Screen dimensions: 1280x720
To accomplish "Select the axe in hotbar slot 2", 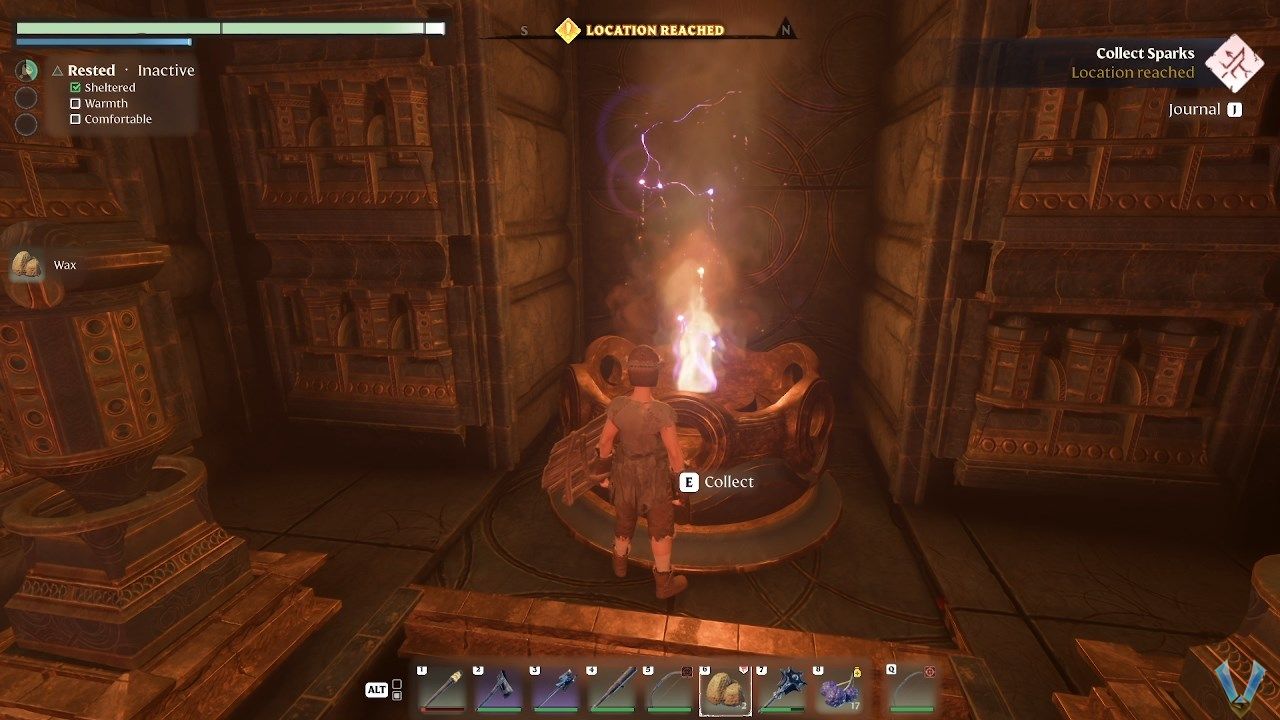I will pyautogui.click(x=497, y=688).
